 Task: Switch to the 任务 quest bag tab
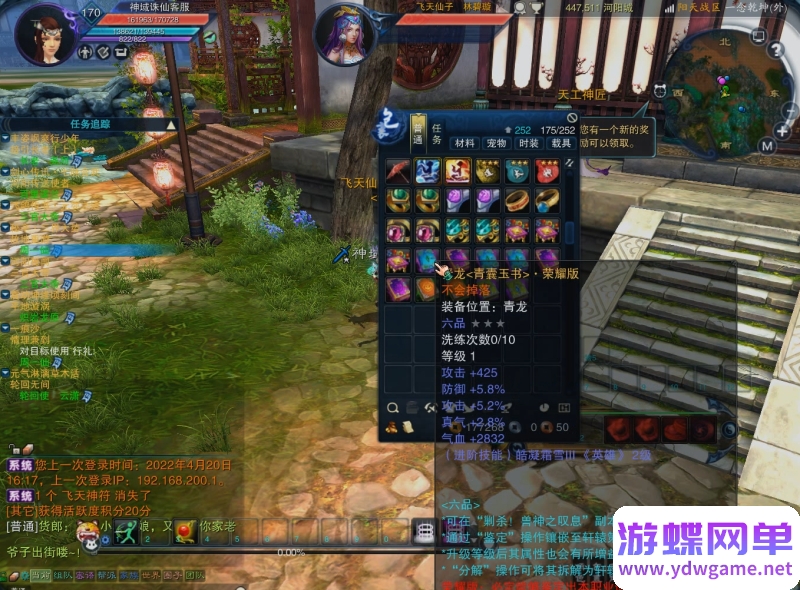(x=437, y=133)
